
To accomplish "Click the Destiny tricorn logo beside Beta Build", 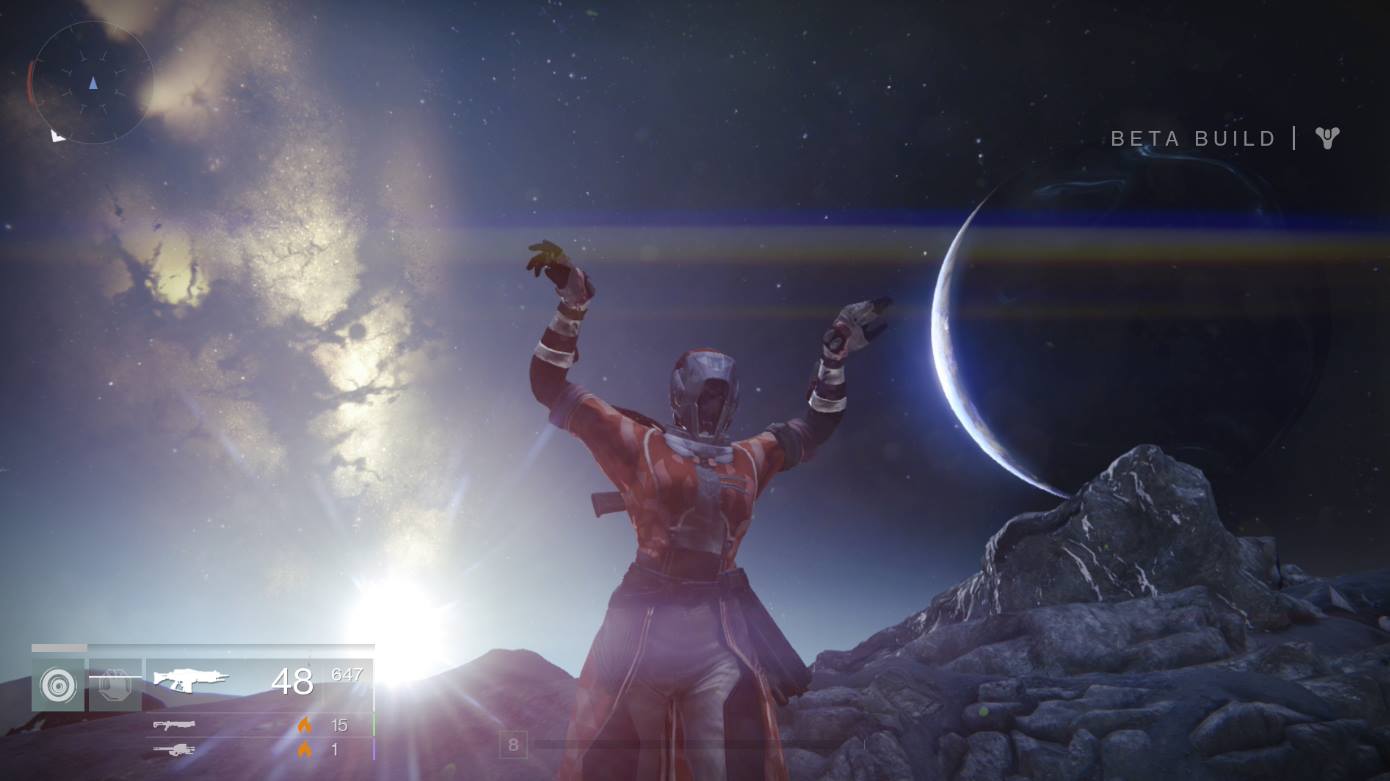I will point(1327,138).
